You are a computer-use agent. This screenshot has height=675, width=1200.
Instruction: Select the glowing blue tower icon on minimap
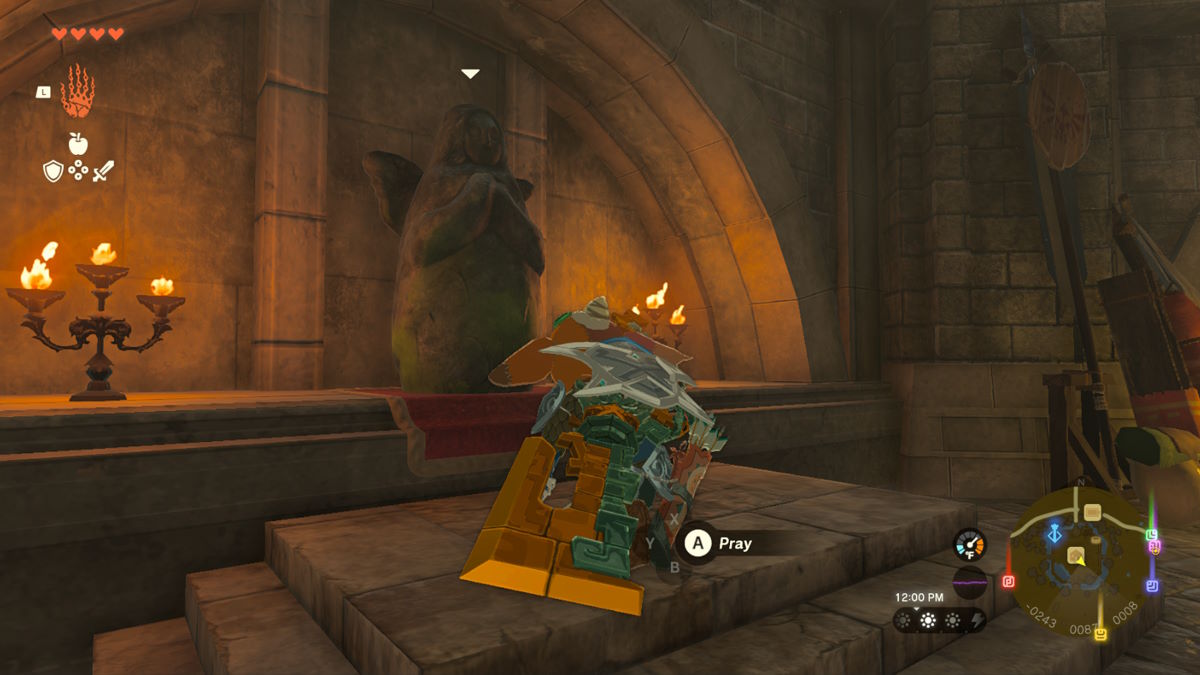(x=1054, y=535)
